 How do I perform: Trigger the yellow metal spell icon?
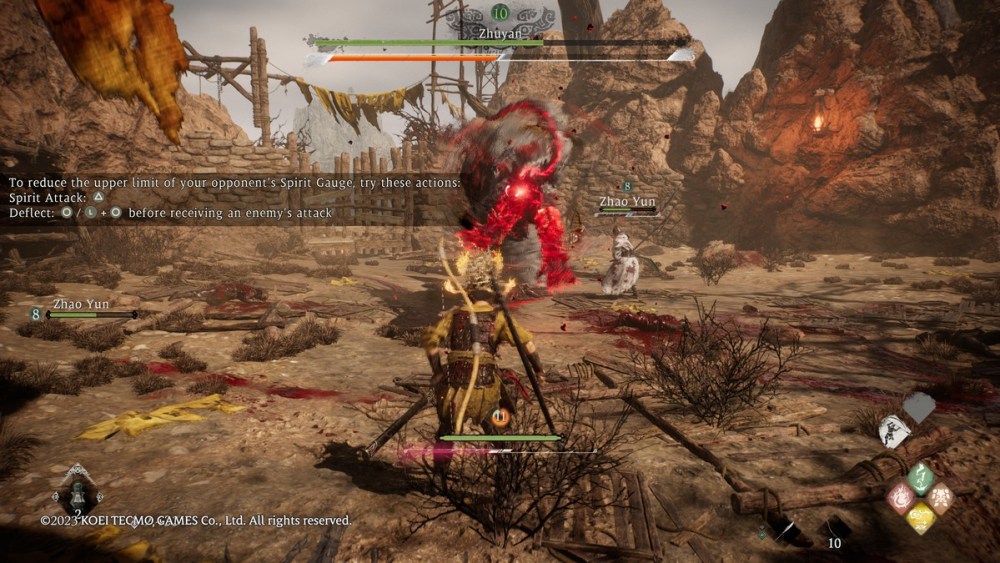[x=921, y=517]
